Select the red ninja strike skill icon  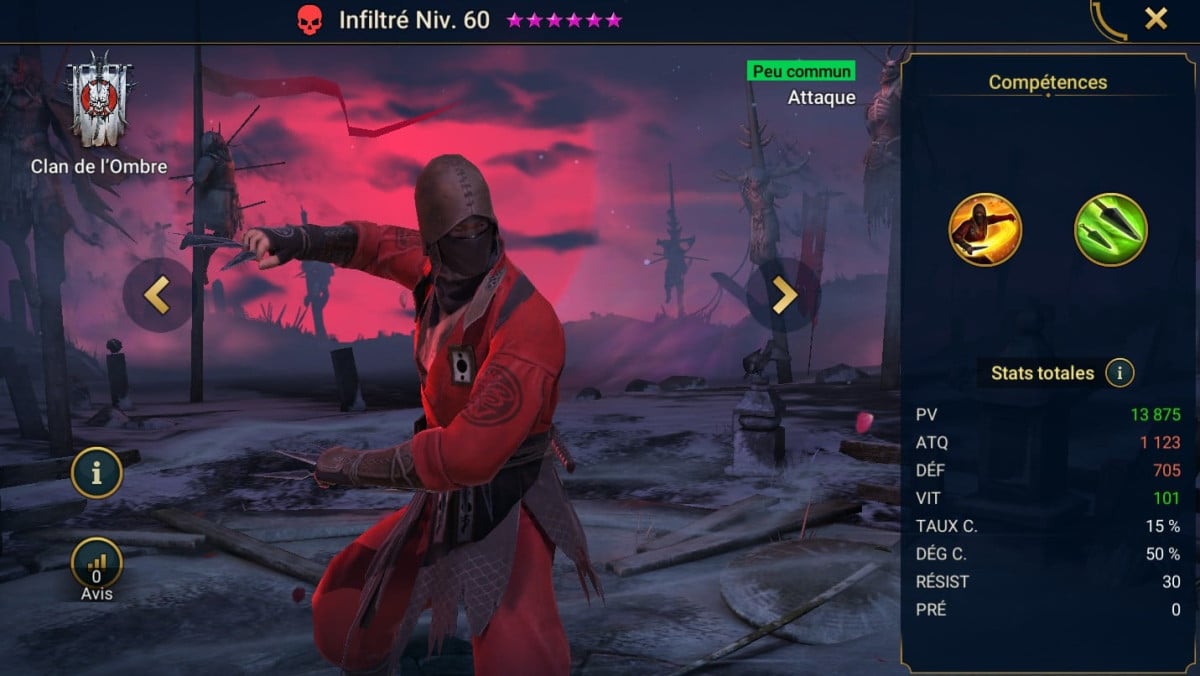(984, 229)
